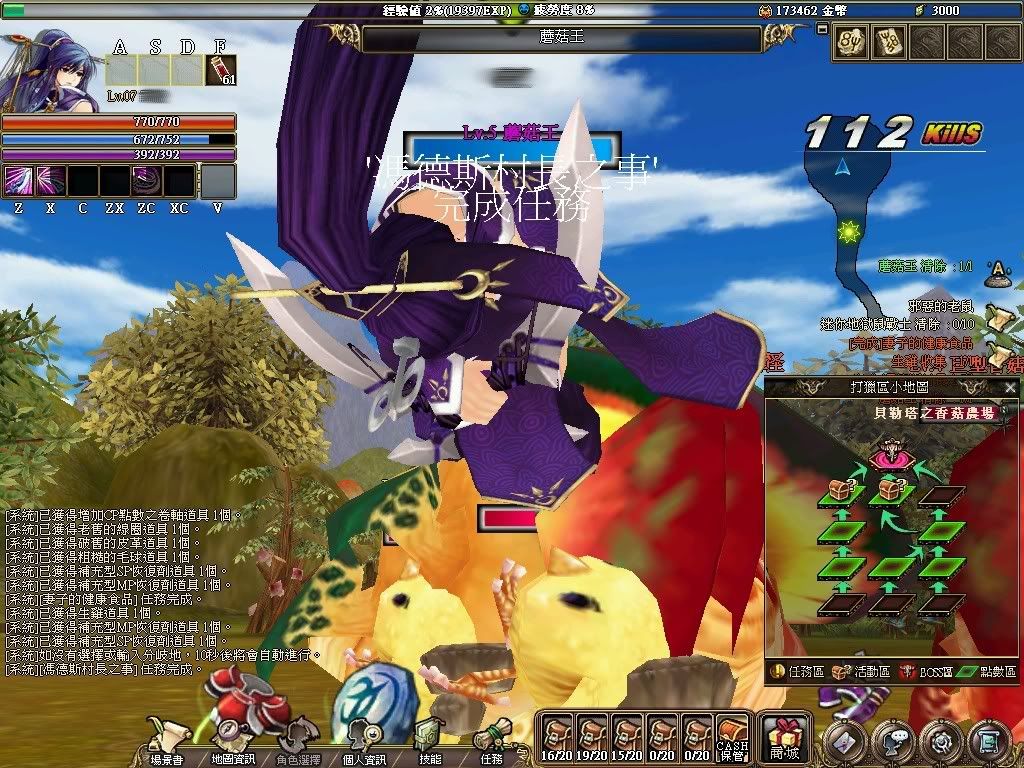Screen dimensions: 1024x768
Task: Minimize the rune stone buff bar
Action: 822,29
